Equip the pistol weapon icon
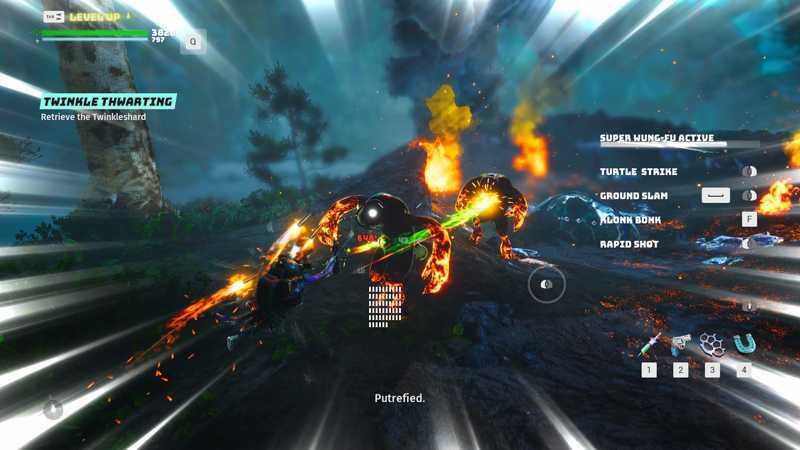The height and width of the screenshot is (450, 800). [681, 345]
